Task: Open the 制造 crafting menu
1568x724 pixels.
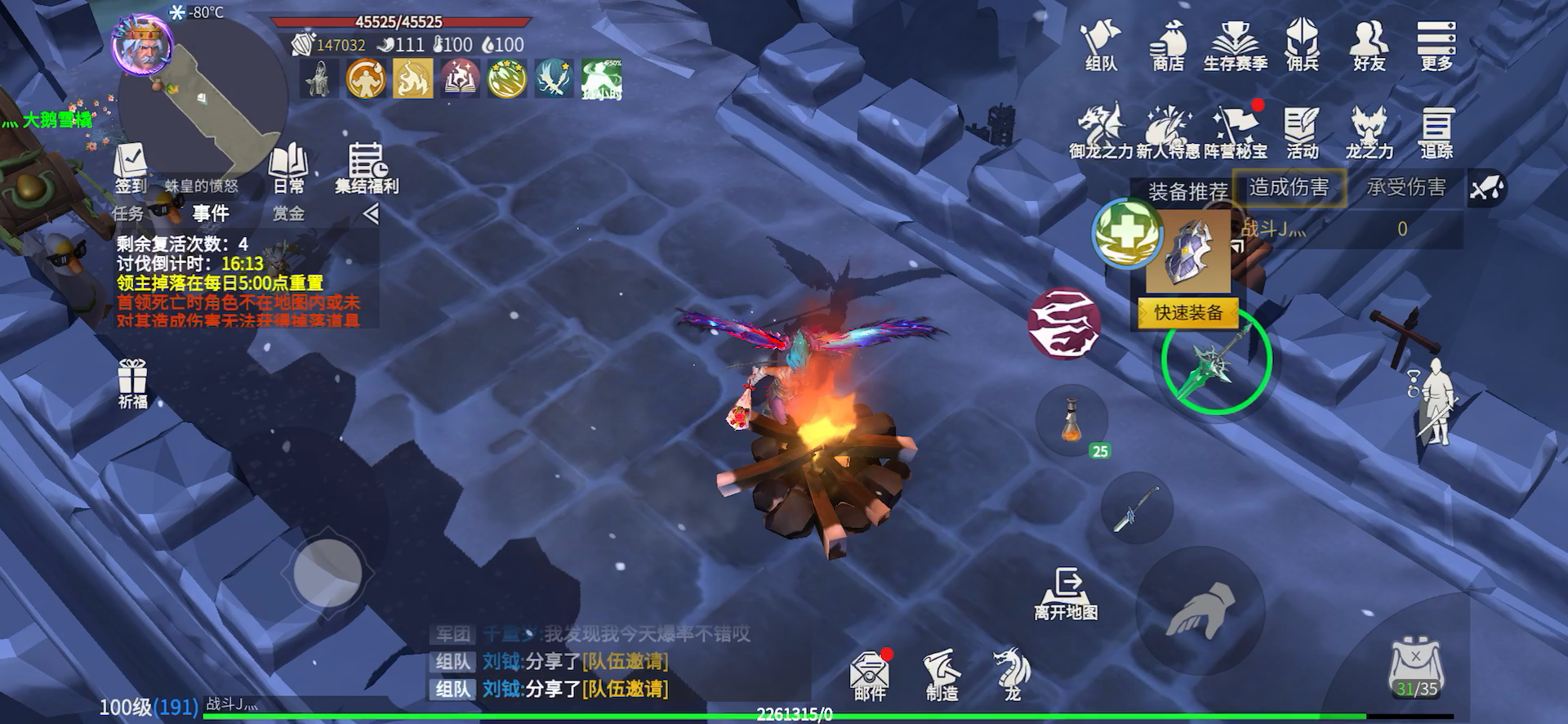Action: point(942,676)
